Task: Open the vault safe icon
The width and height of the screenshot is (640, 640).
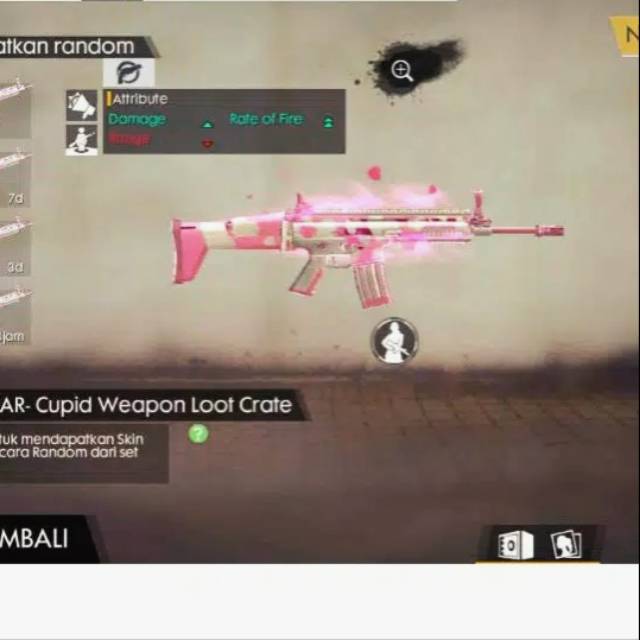Action: (514, 545)
